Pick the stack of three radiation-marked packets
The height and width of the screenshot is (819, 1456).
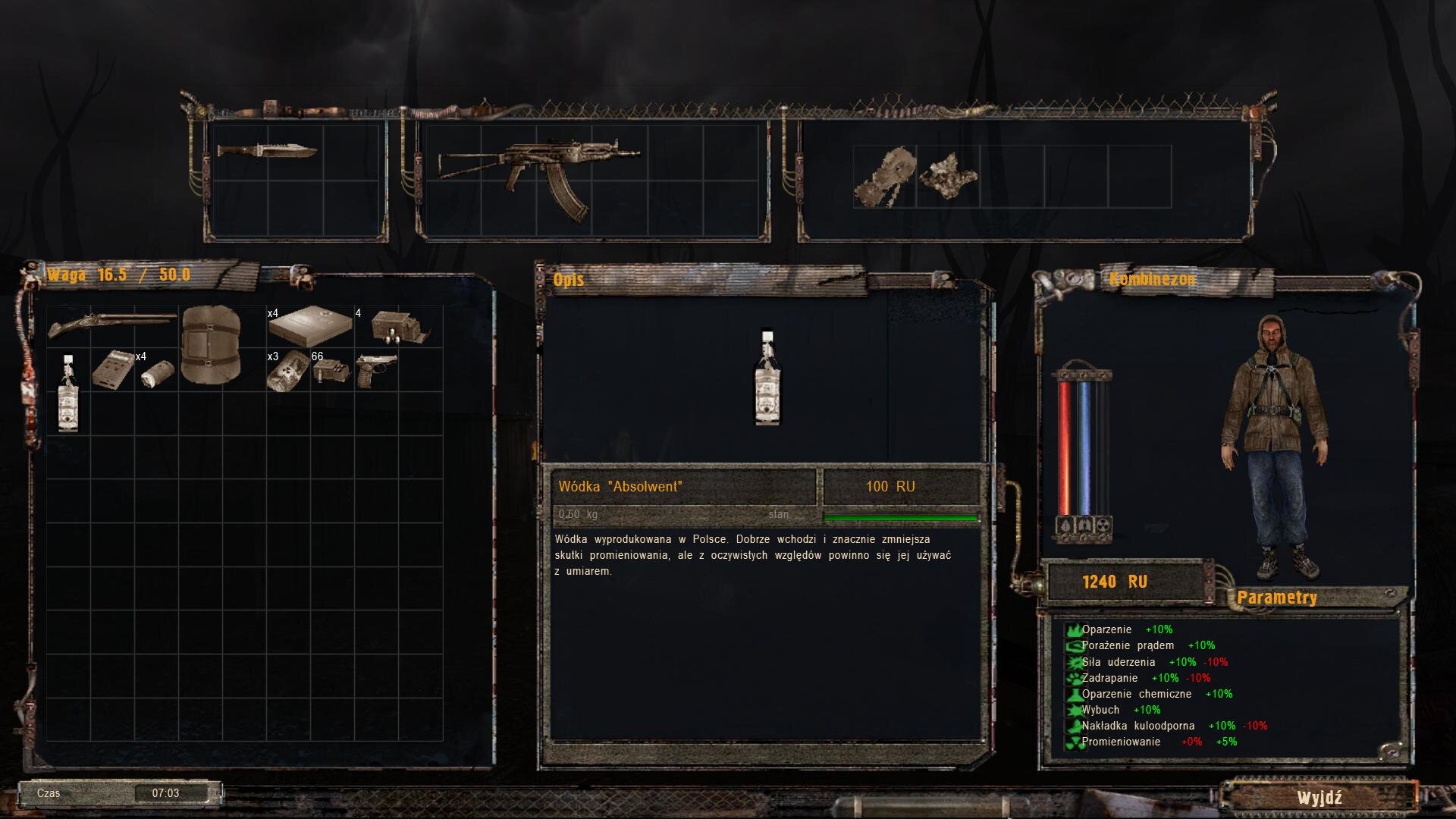[x=287, y=372]
